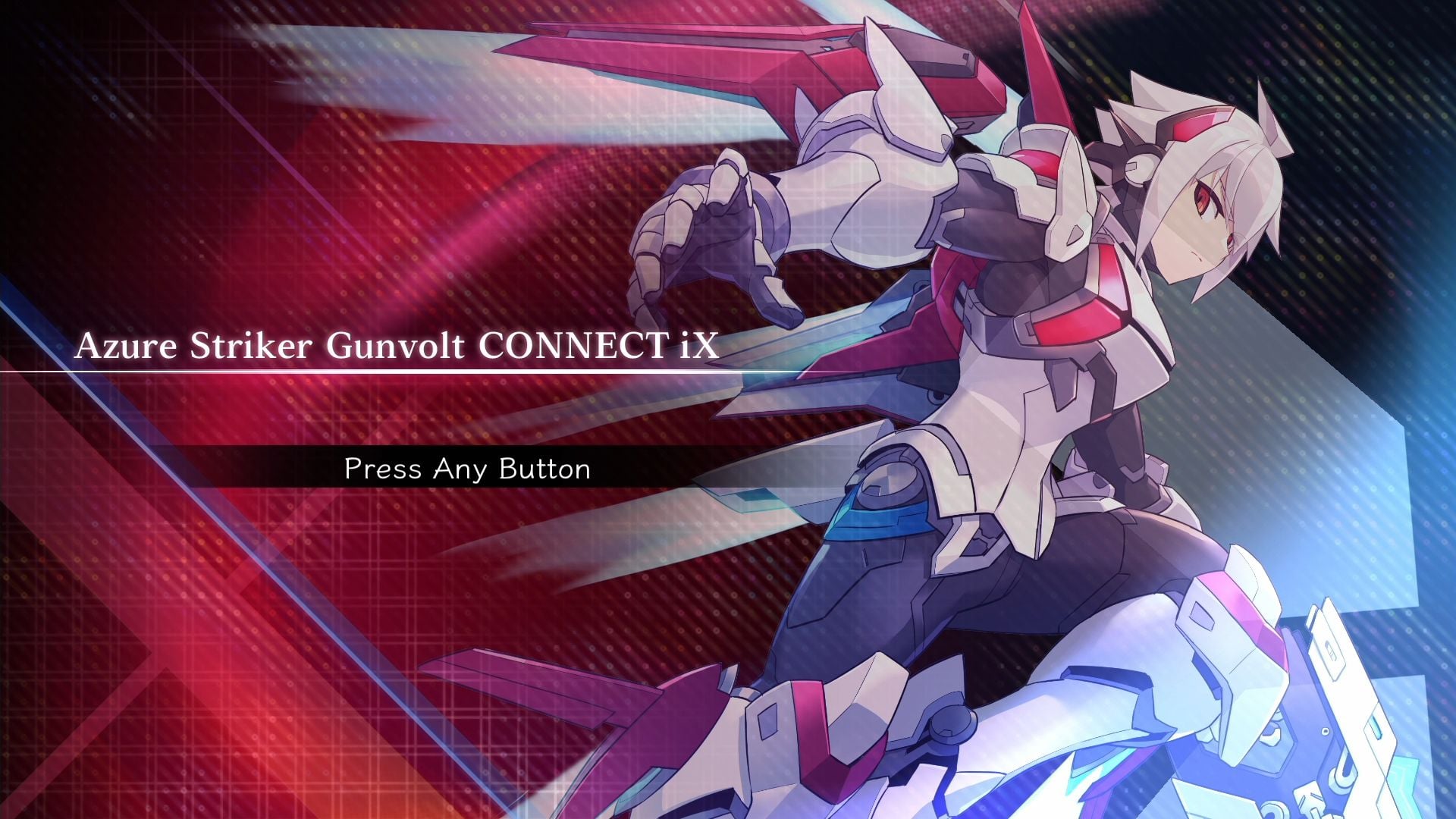Click the Press Any Button prompt
The height and width of the screenshot is (819, 1456).
click(x=466, y=469)
